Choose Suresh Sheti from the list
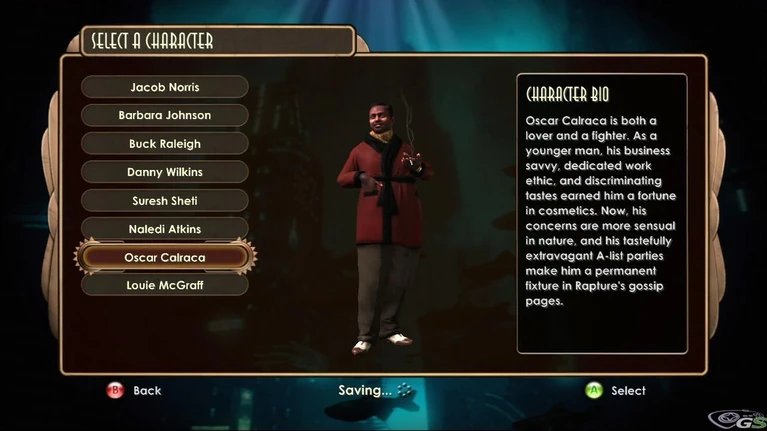 pos(165,201)
